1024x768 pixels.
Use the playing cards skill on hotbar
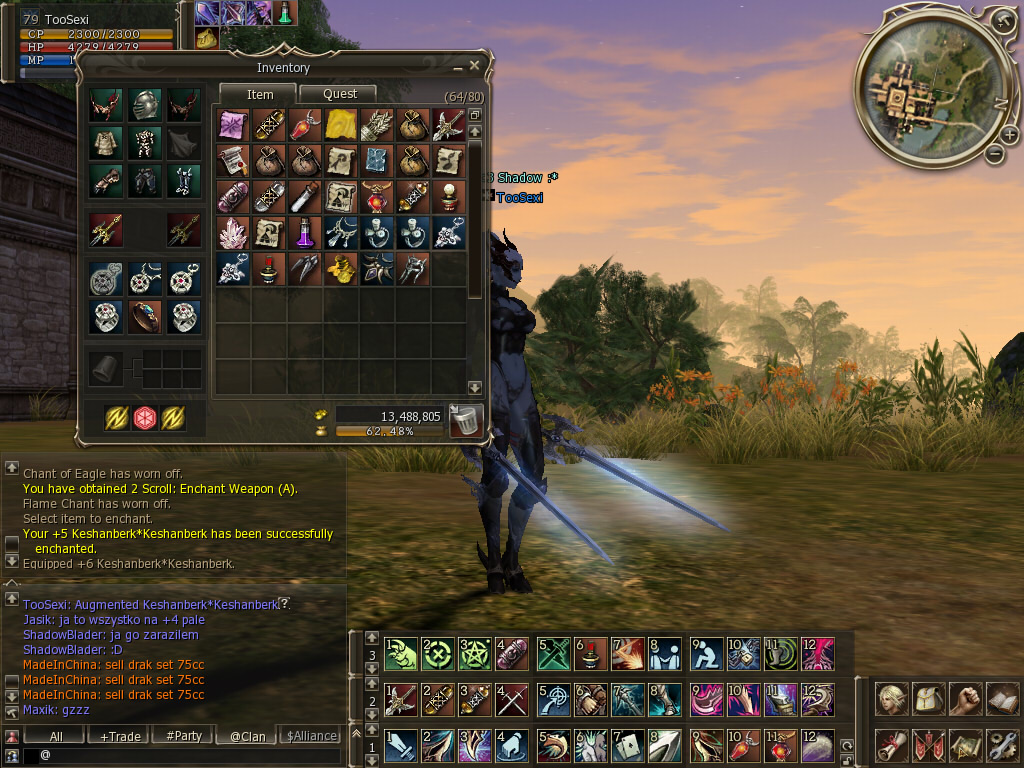[x=626, y=745]
